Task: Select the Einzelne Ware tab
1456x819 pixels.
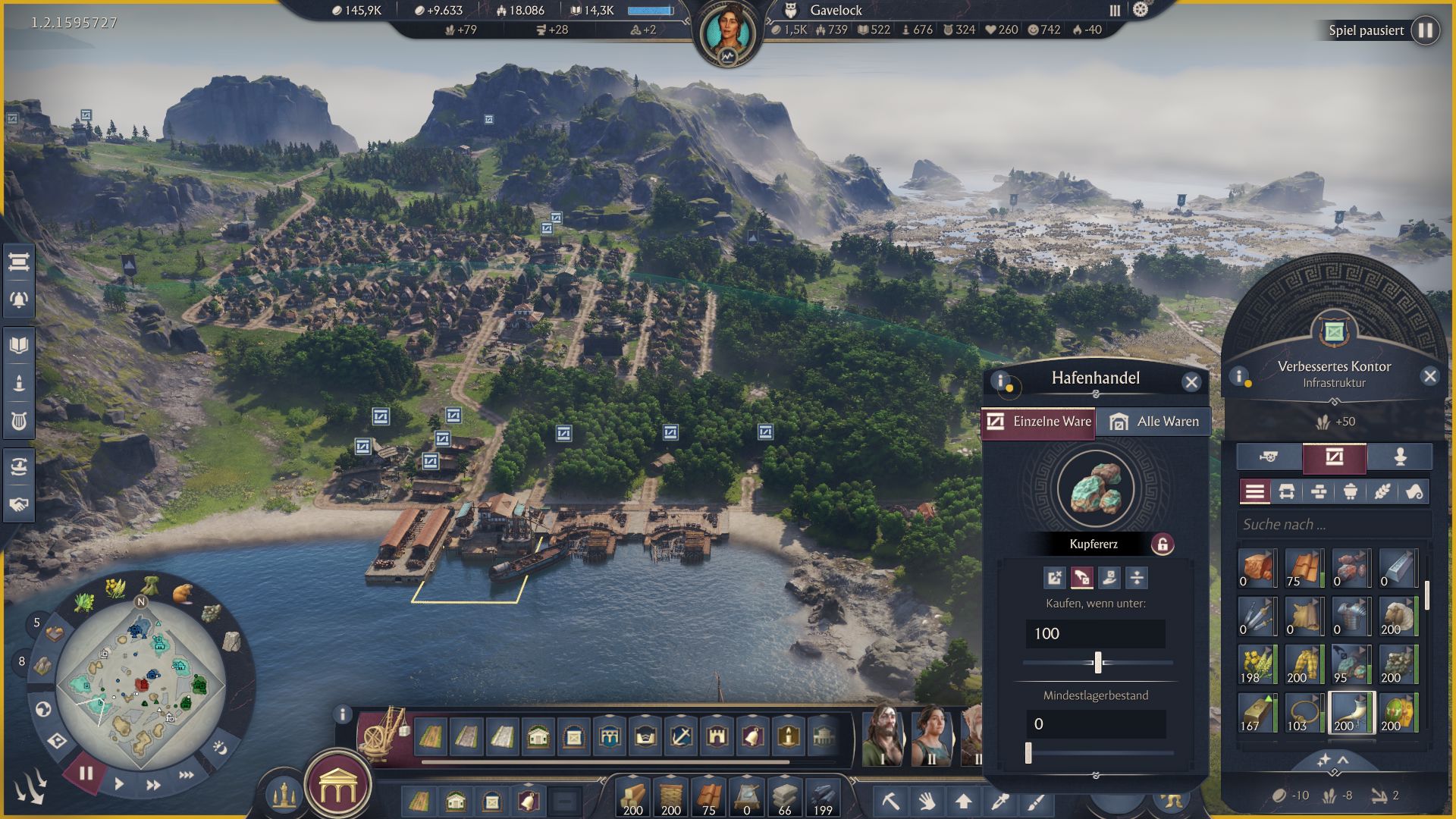Action: (x=1038, y=422)
